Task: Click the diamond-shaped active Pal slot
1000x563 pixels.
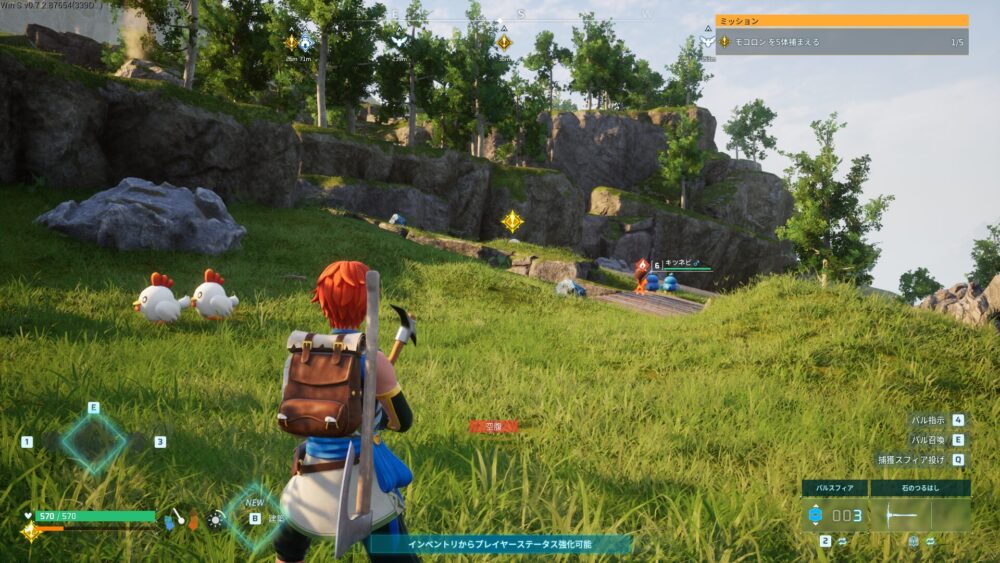Action: (x=93, y=442)
